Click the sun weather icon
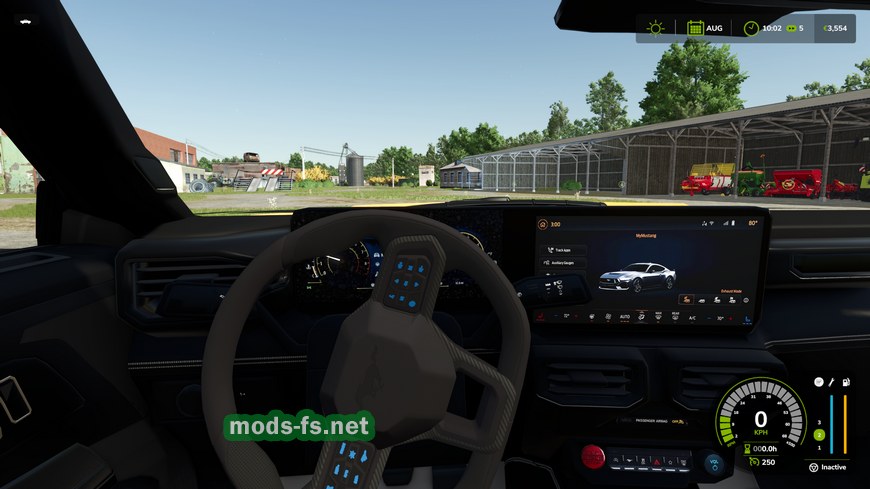Image resolution: width=870 pixels, height=489 pixels. (x=656, y=28)
